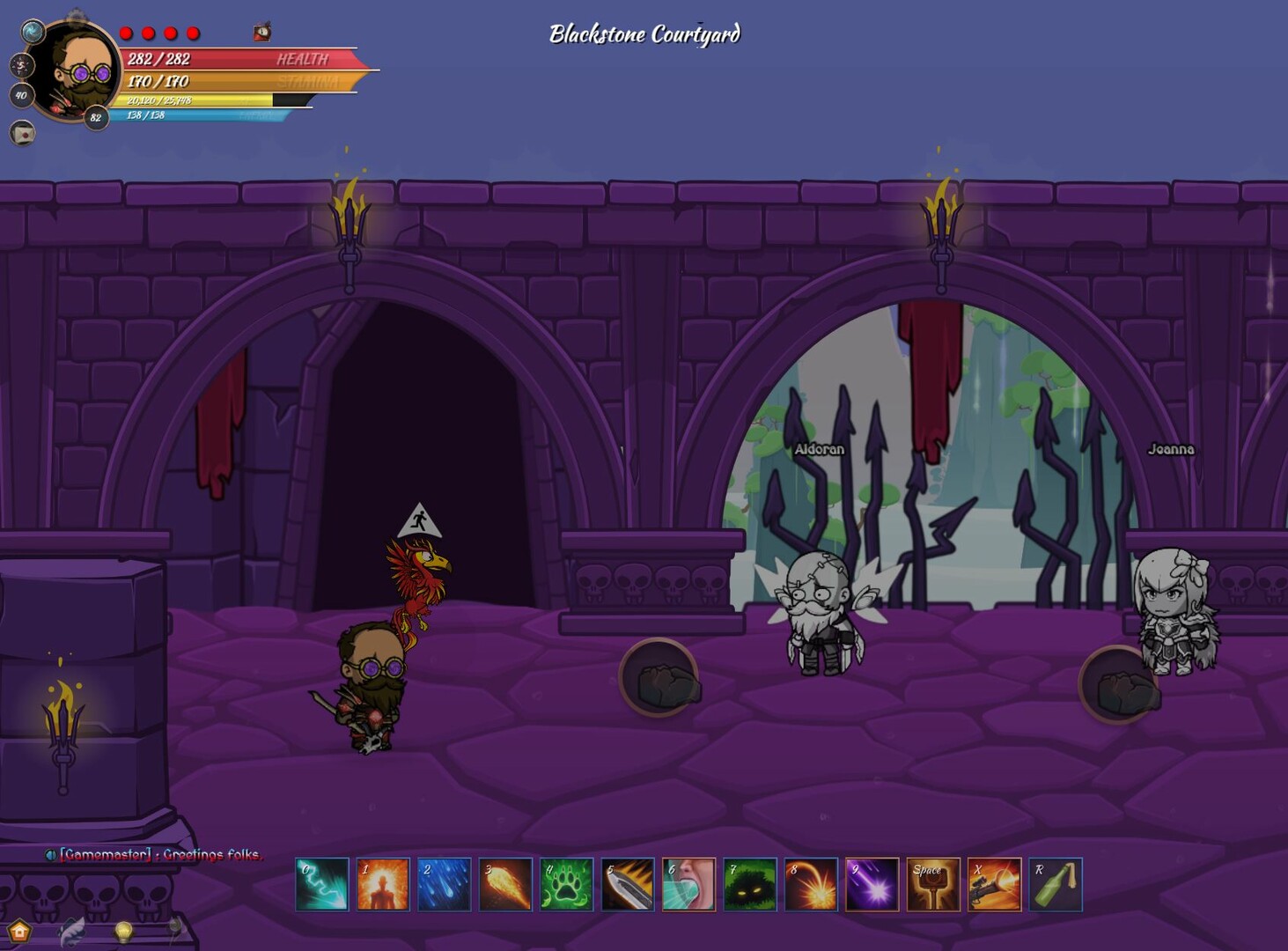Viewport: 1288px width, 951px height.
Task: Select the character level 40 badge
Action: [x=22, y=96]
